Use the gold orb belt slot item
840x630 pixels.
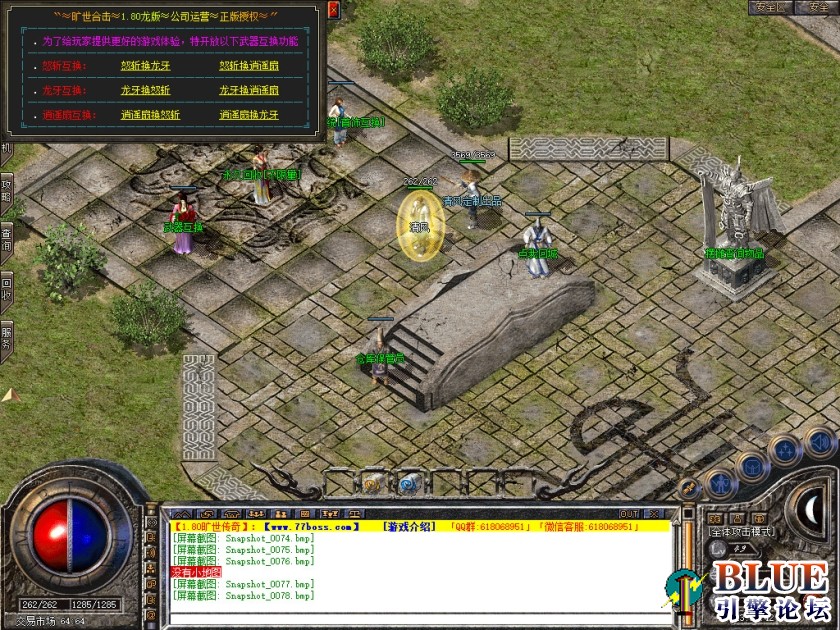click(x=371, y=484)
